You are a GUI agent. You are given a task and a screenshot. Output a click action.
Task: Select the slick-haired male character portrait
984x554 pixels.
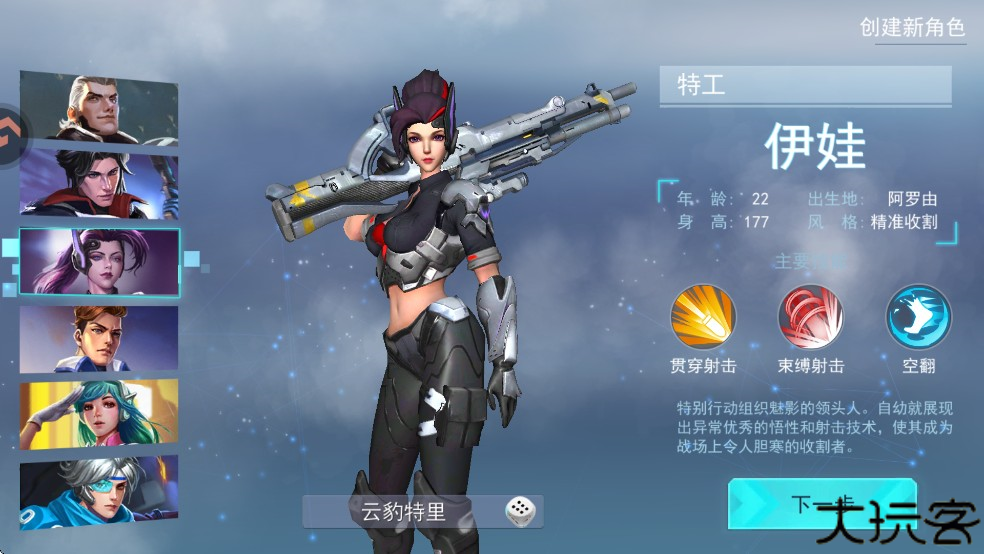tap(98, 108)
